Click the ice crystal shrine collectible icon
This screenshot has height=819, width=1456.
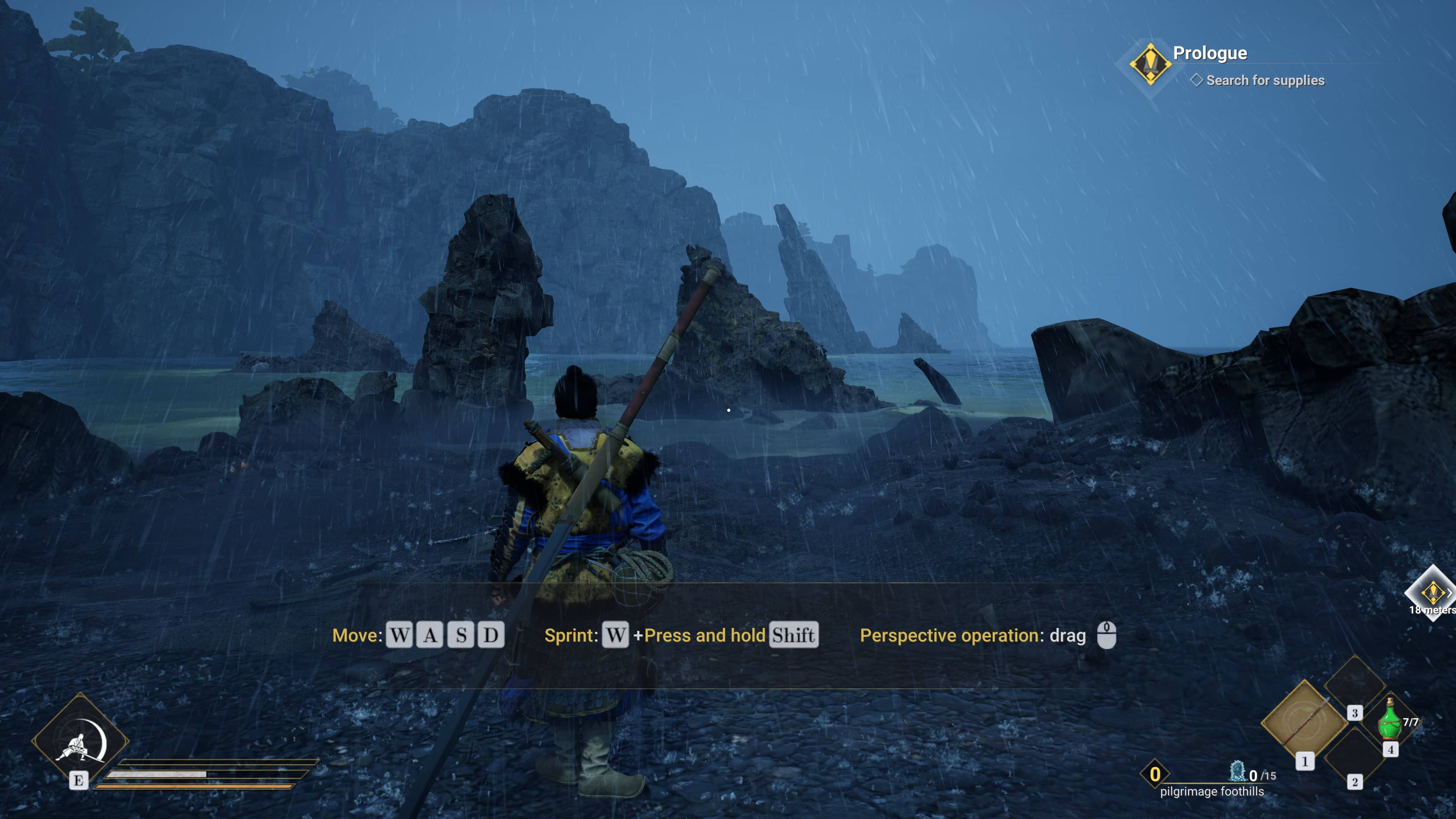tap(1237, 771)
